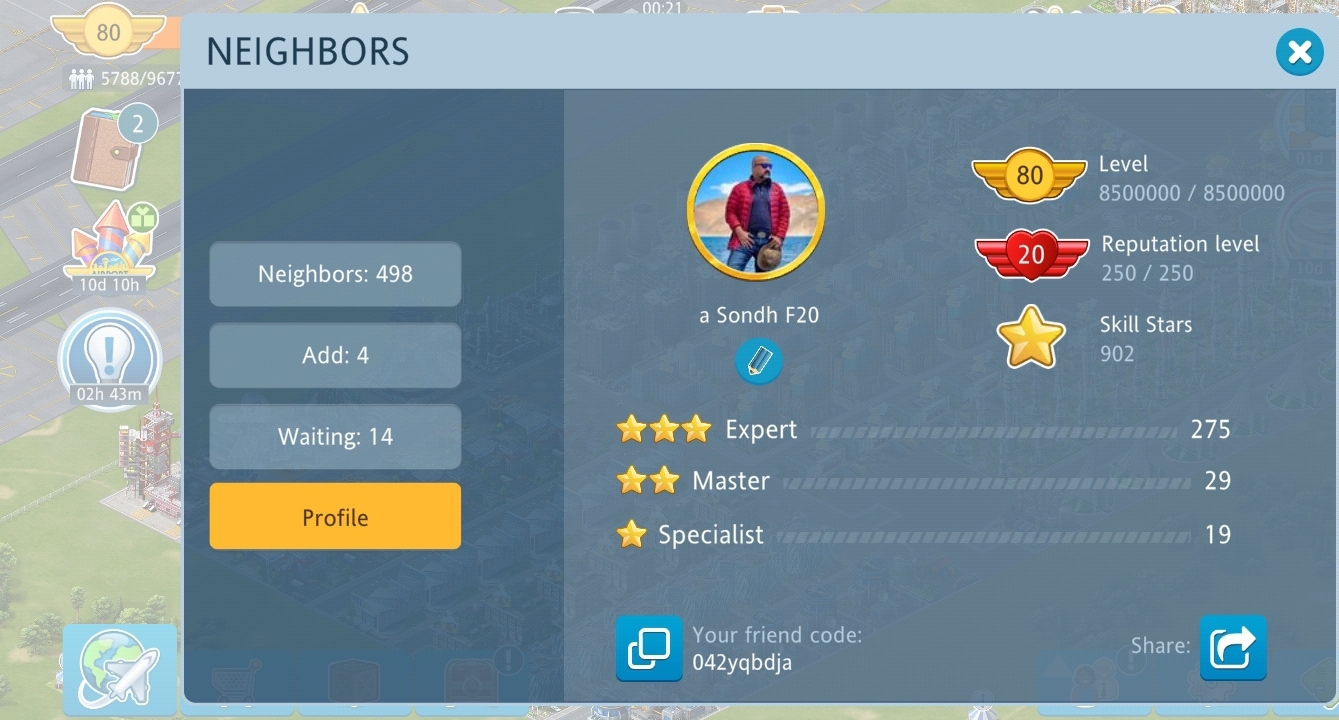This screenshot has width=1339, height=720.
Task: Select the Profile tab
Action: pos(335,517)
